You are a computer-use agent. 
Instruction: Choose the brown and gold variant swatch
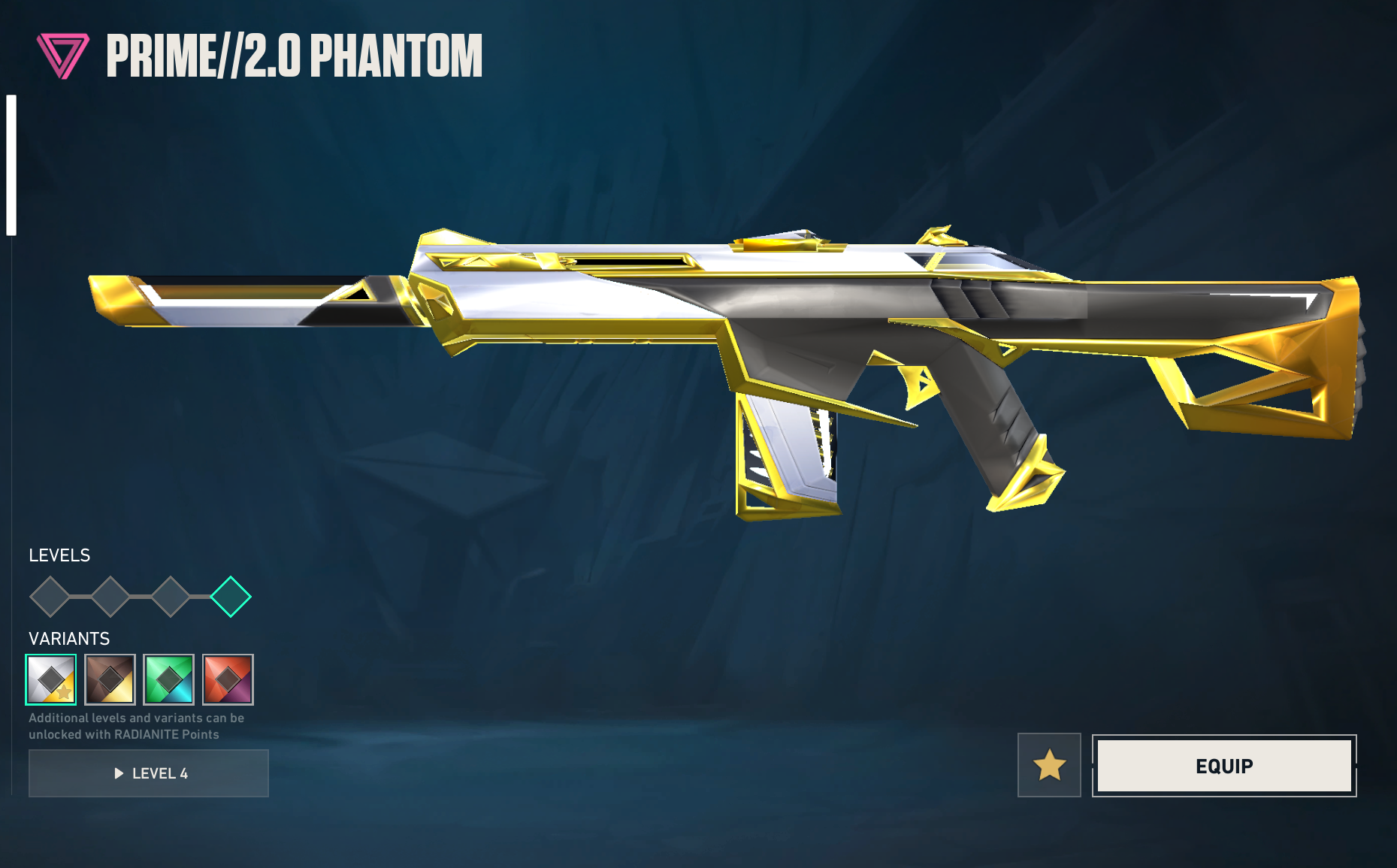[110, 679]
